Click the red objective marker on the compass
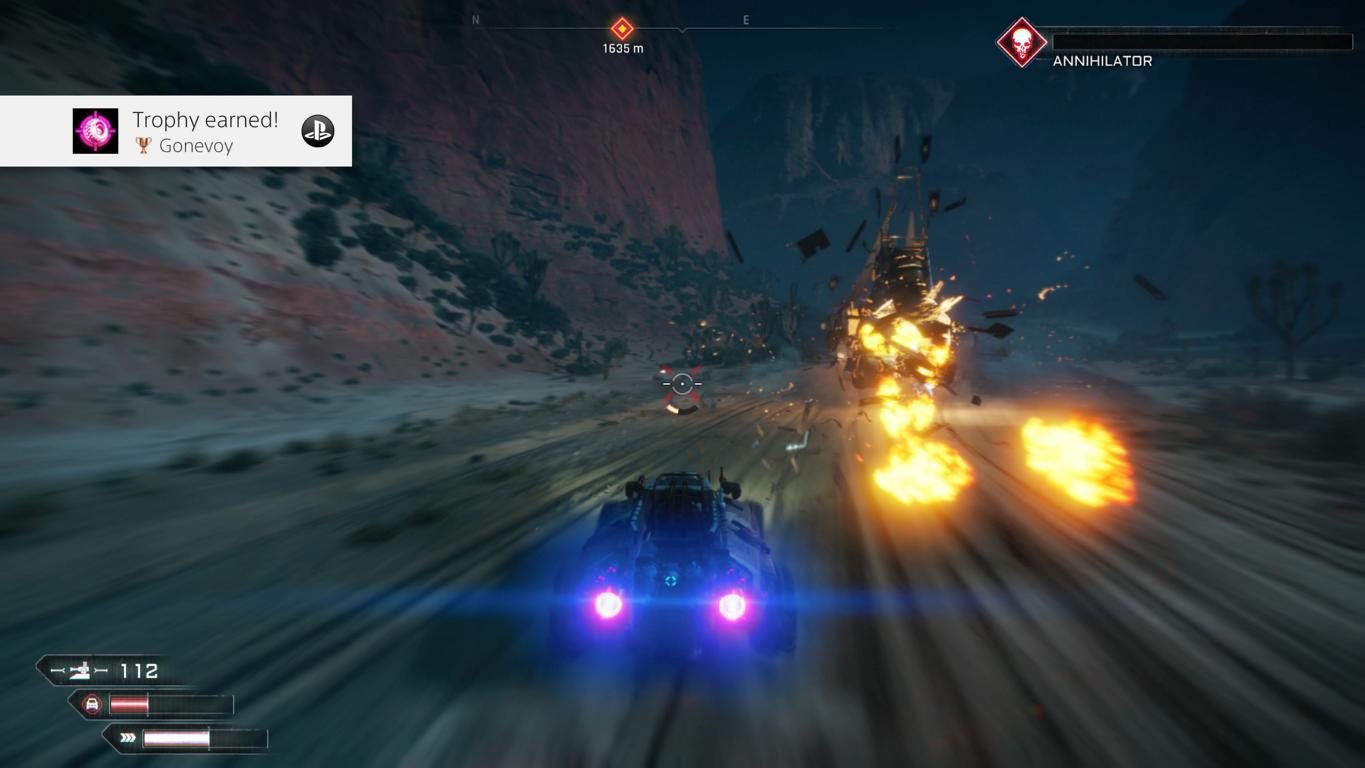This screenshot has width=1365, height=768. point(622,28)
